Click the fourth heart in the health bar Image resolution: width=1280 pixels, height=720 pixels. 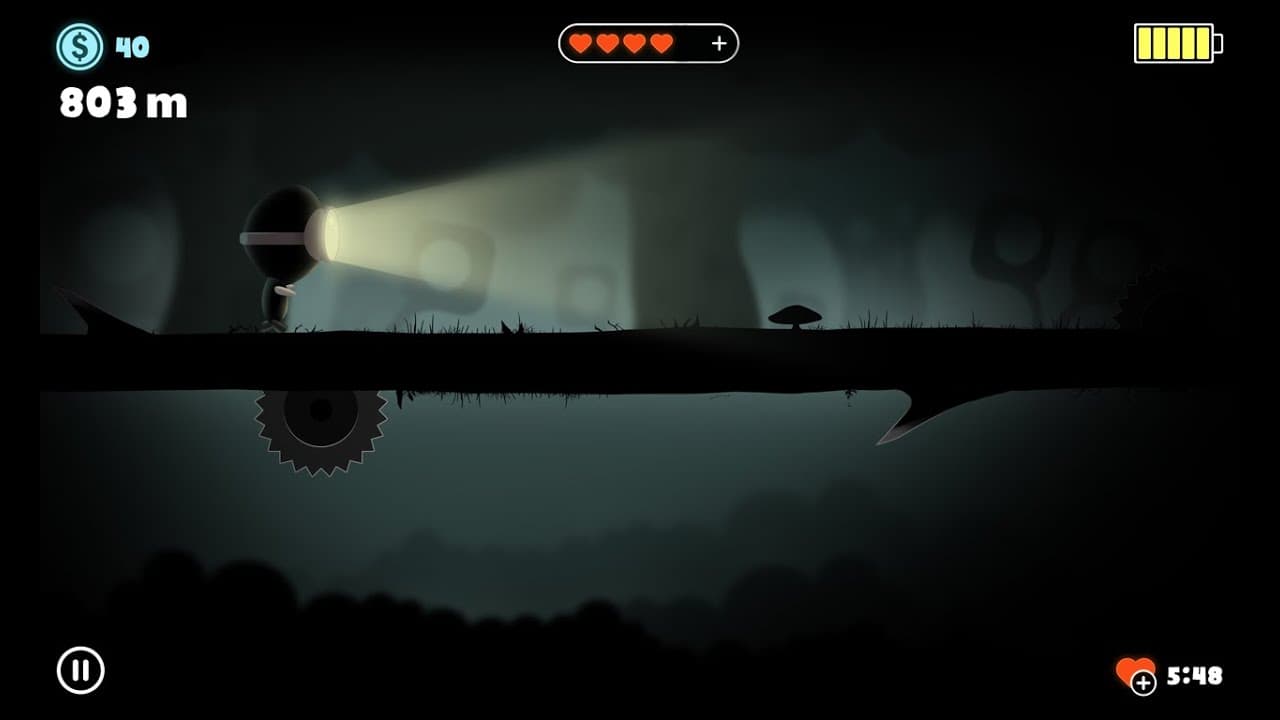[x=661, y=43]
